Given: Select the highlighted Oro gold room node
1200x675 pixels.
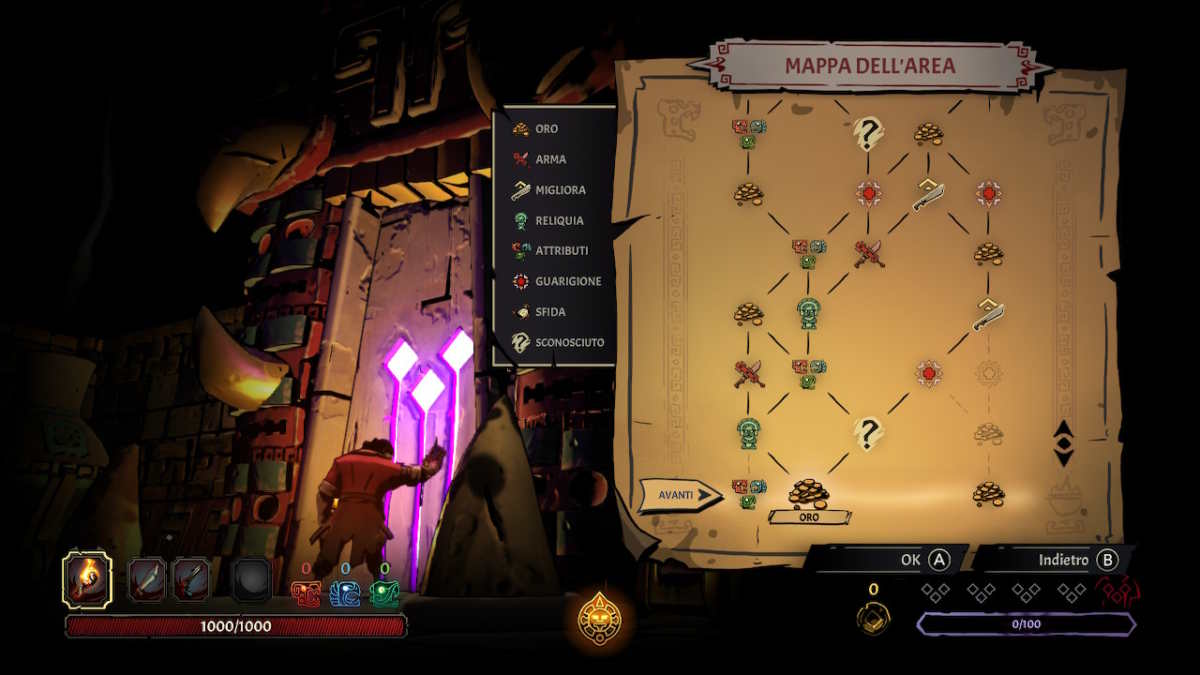Looking at the screenshot, I should (x=808, y=493).
